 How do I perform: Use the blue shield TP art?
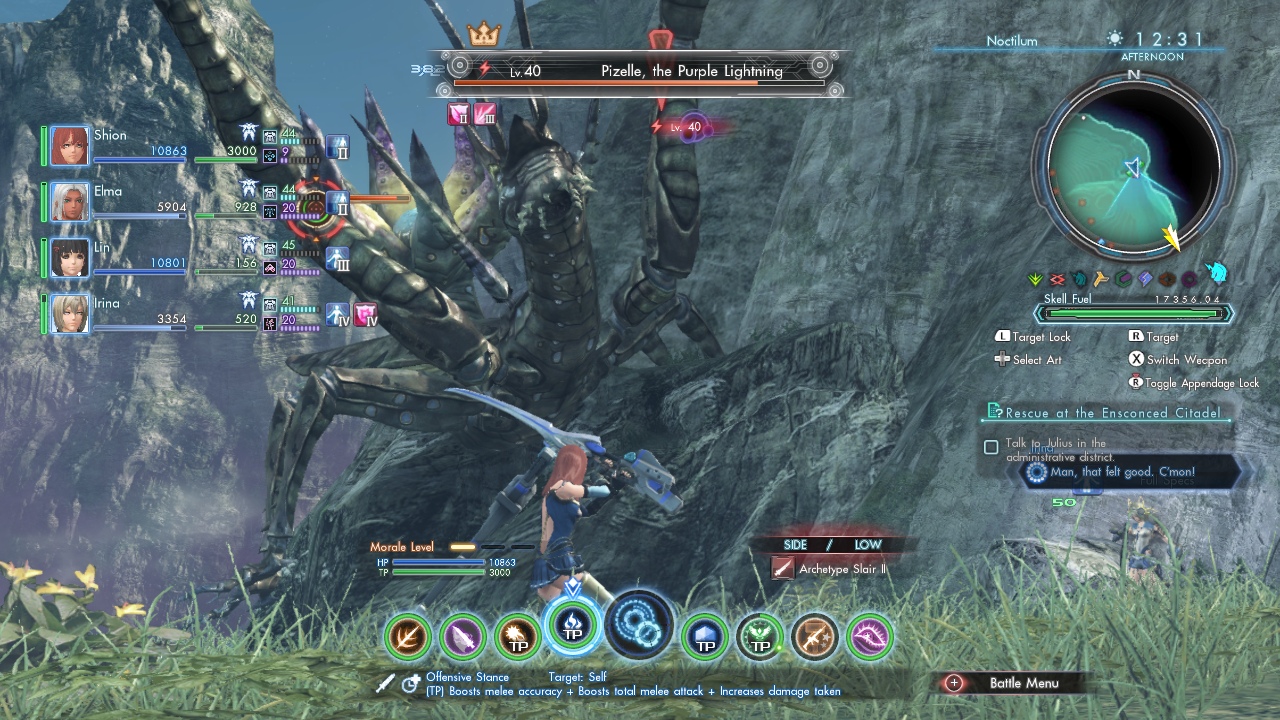(x=705, y=636)
